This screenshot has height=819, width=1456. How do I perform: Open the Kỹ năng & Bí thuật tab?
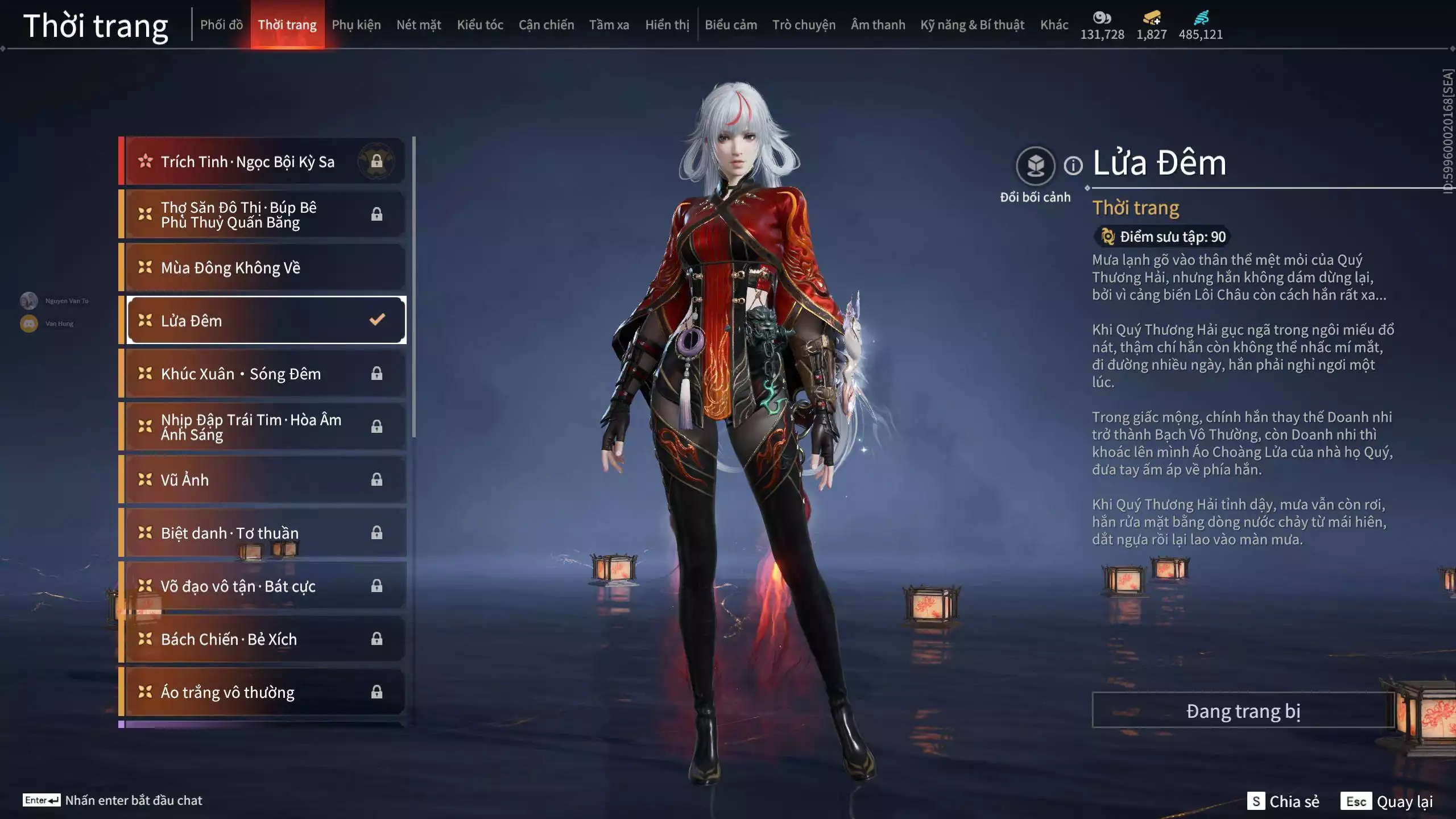(x=972, y=24)
